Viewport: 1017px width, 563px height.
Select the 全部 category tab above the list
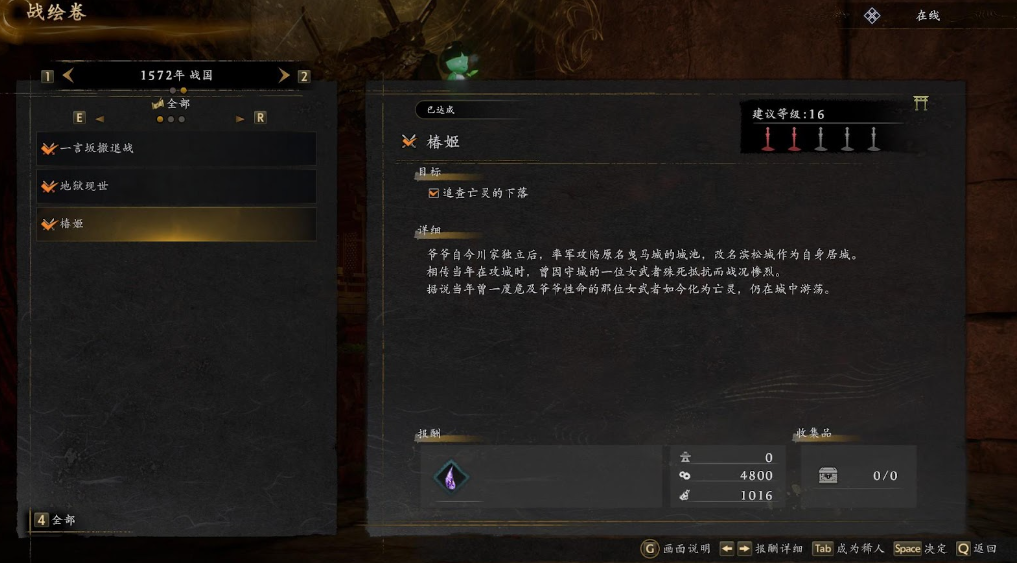click(x=171, y=103)
